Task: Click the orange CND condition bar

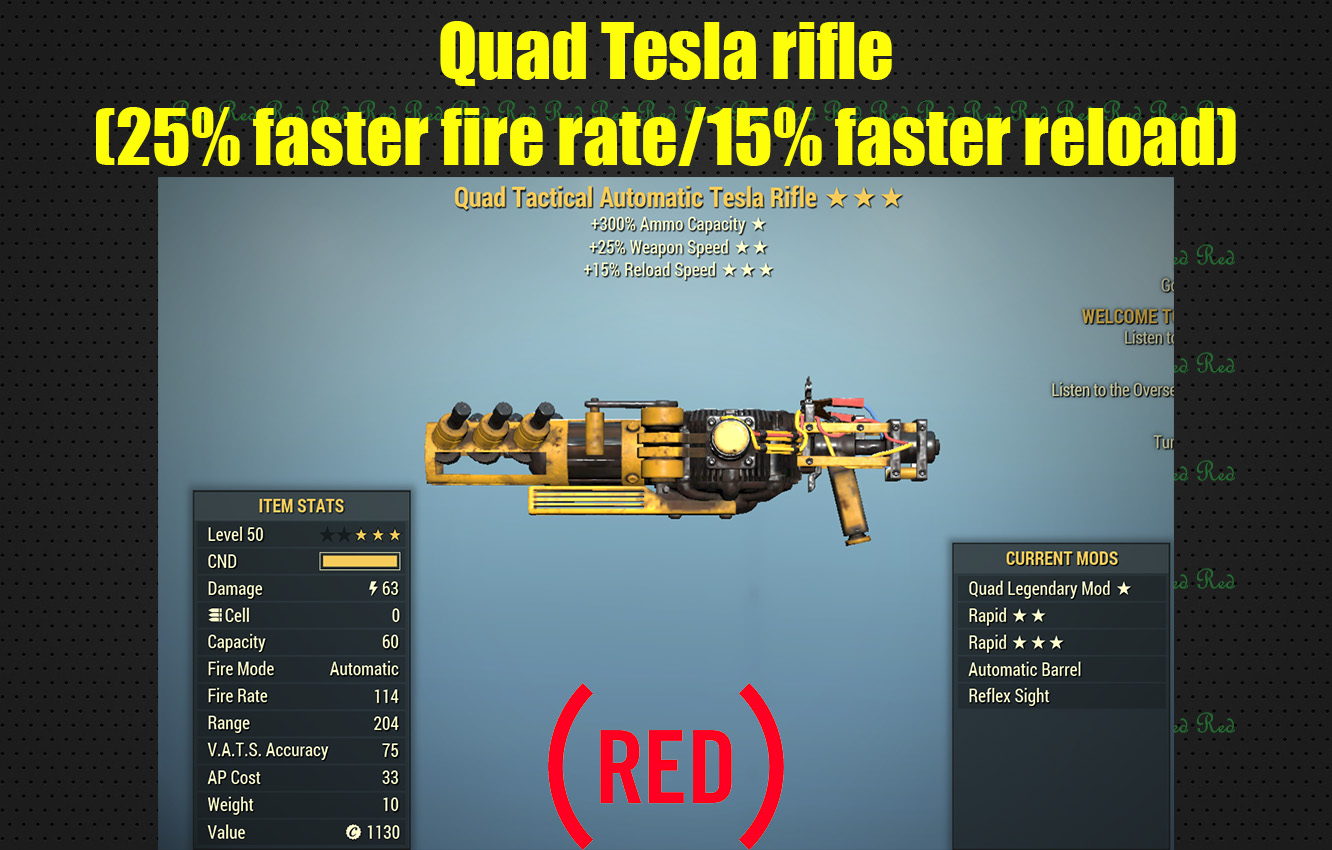Action: (358, 561)
